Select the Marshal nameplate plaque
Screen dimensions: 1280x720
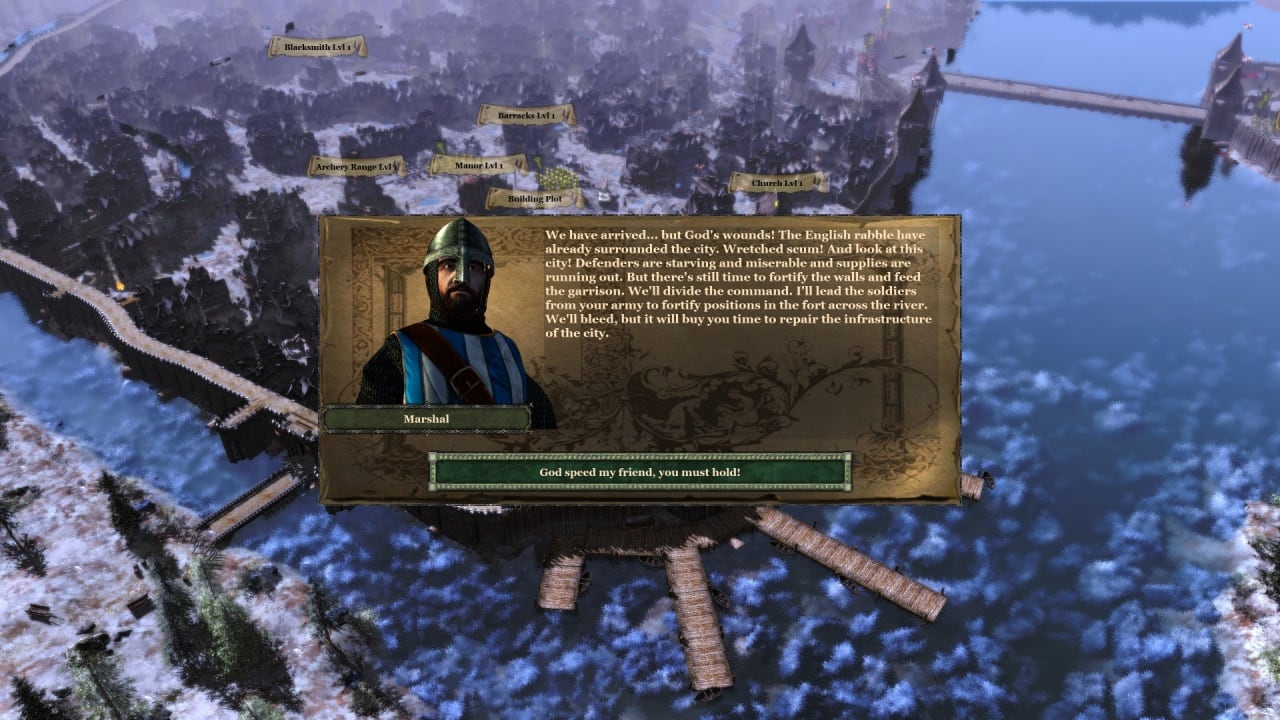pyautogui.click(x=425, y=420)
